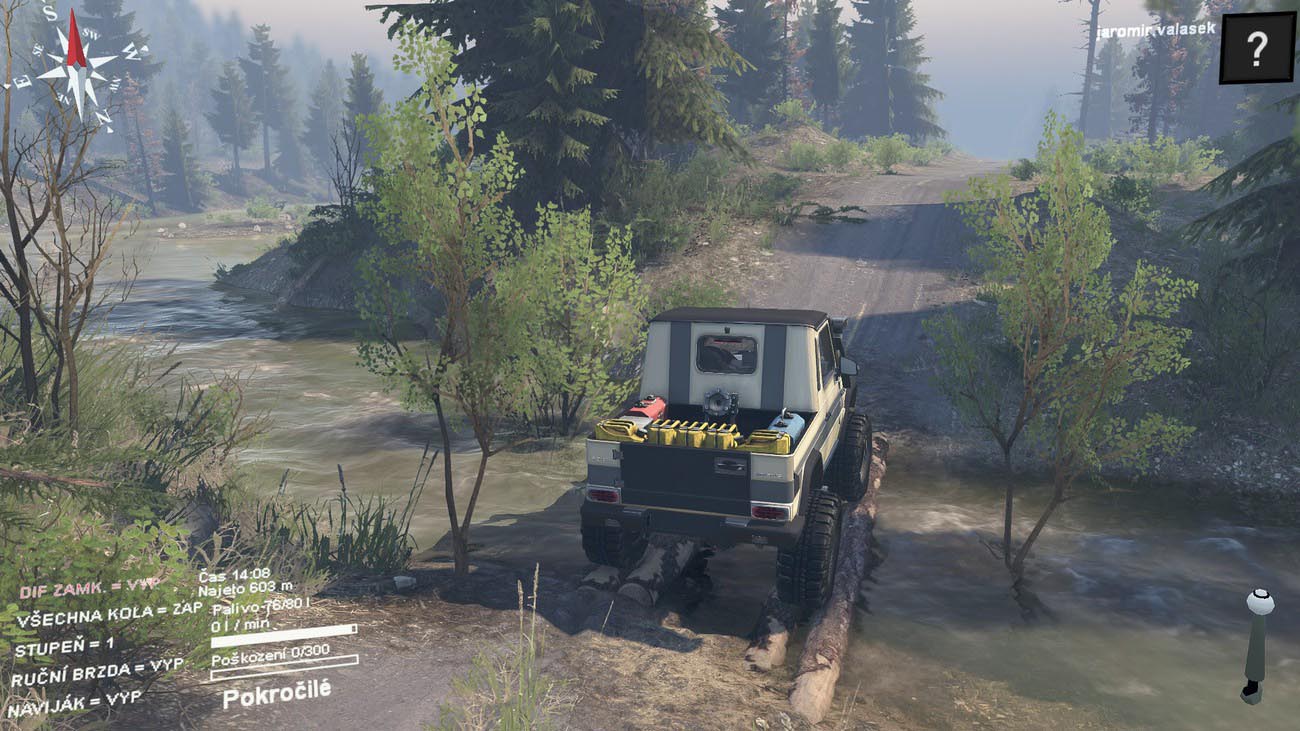Open the question mark help button
1300x731 pixels.
[1257, 47]
